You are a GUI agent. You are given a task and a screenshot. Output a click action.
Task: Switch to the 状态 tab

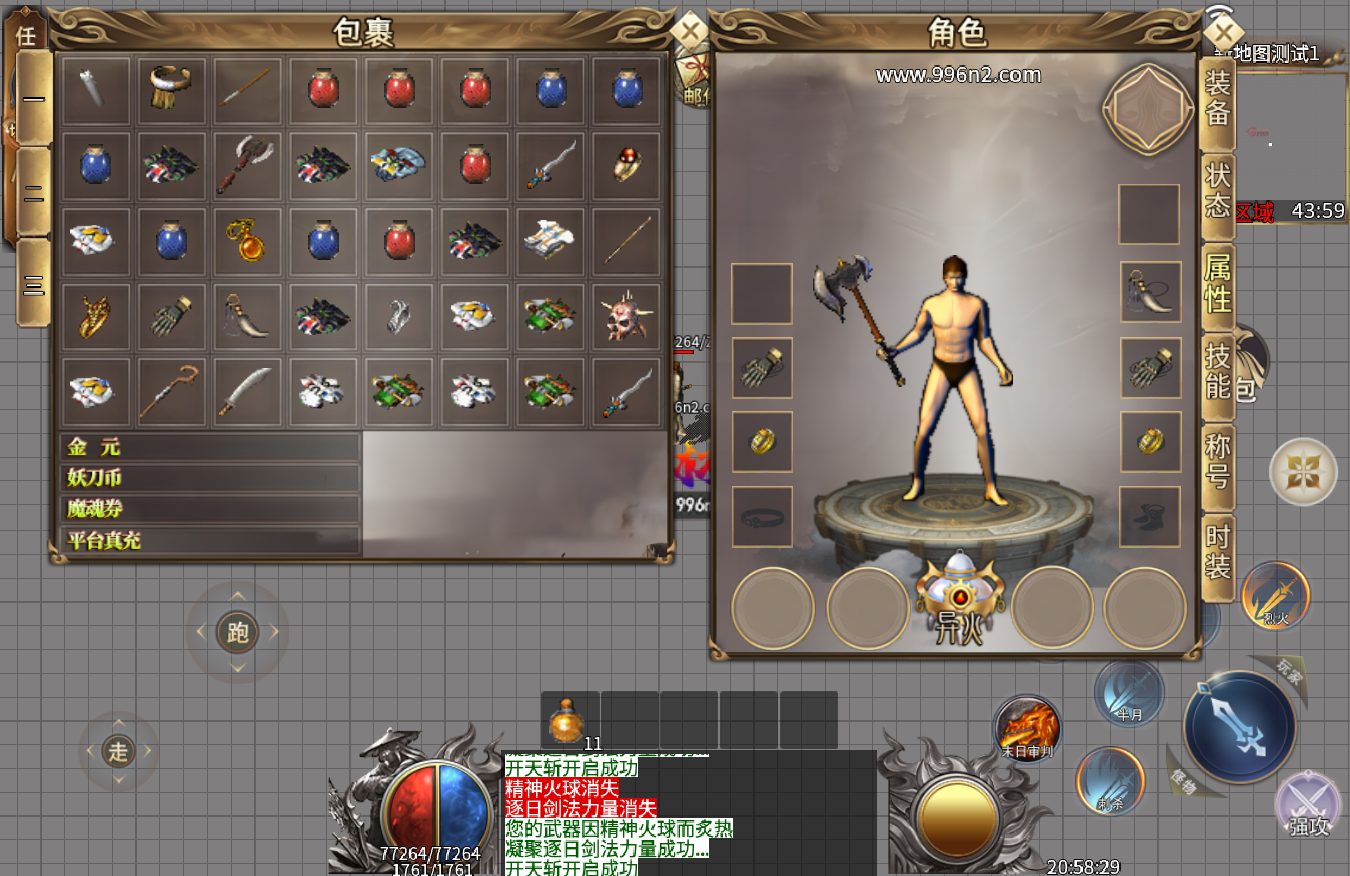click(1217, 189)
